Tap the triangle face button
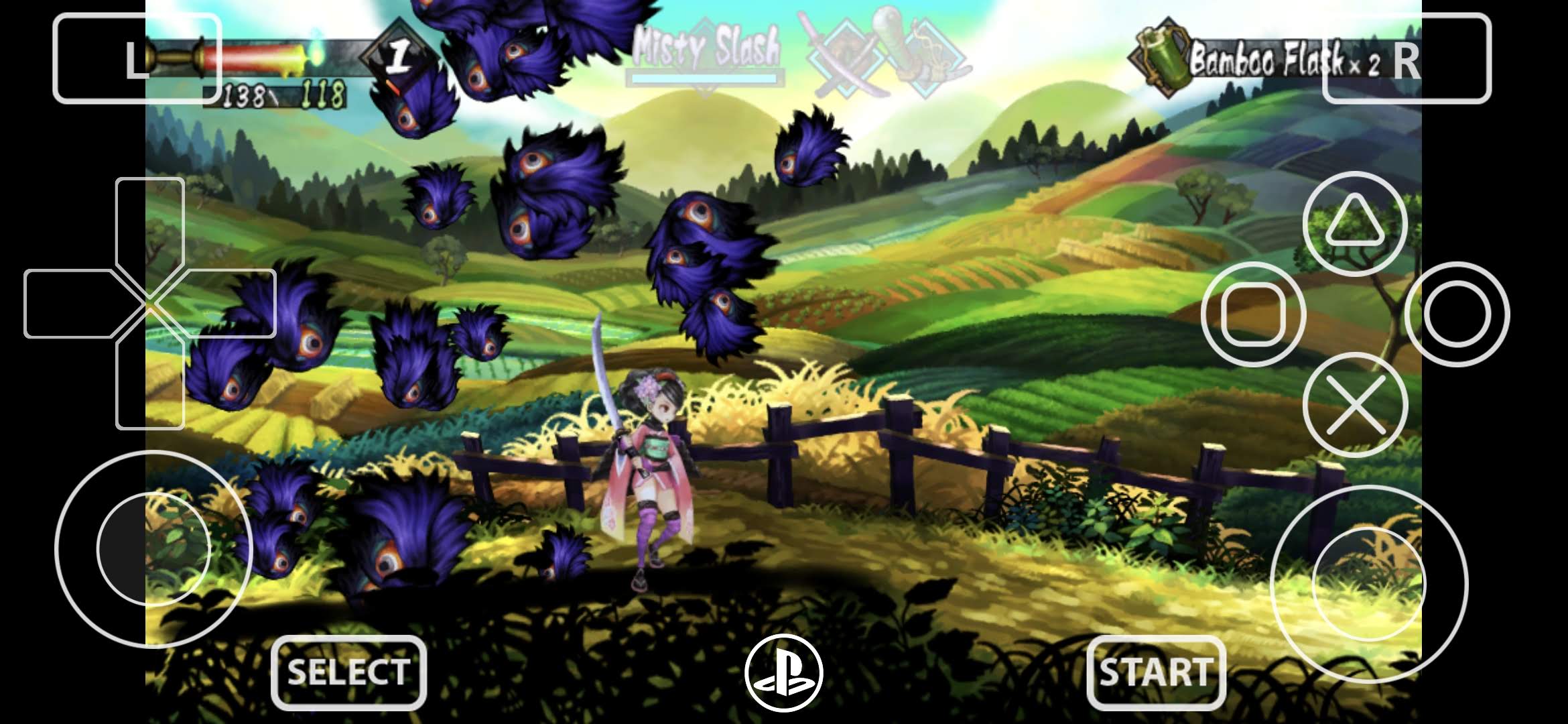1568x724 pixels. point(1355,224)
